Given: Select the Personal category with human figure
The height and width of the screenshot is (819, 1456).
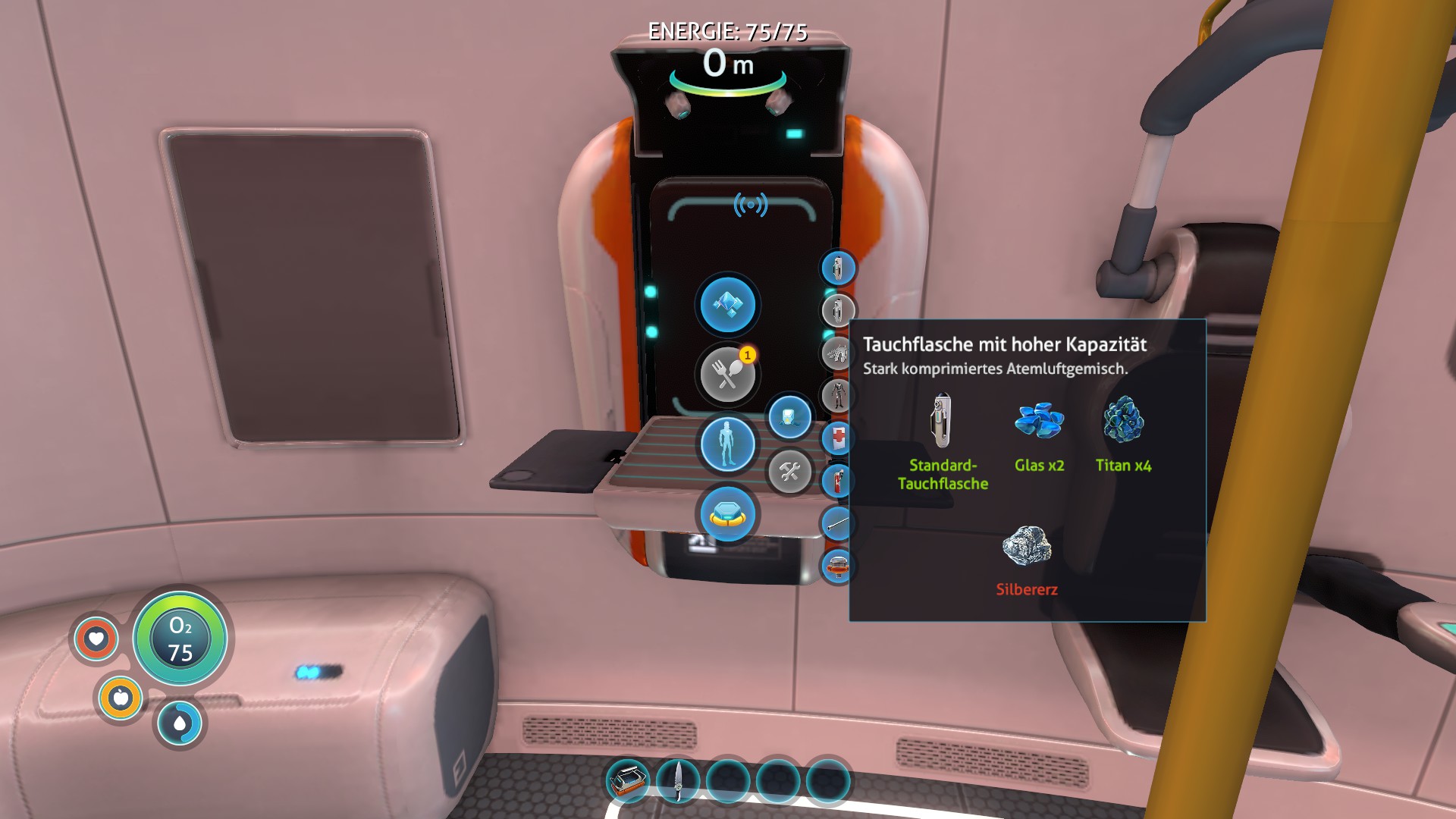Looking at the screenshot, I should pos(727,444).
